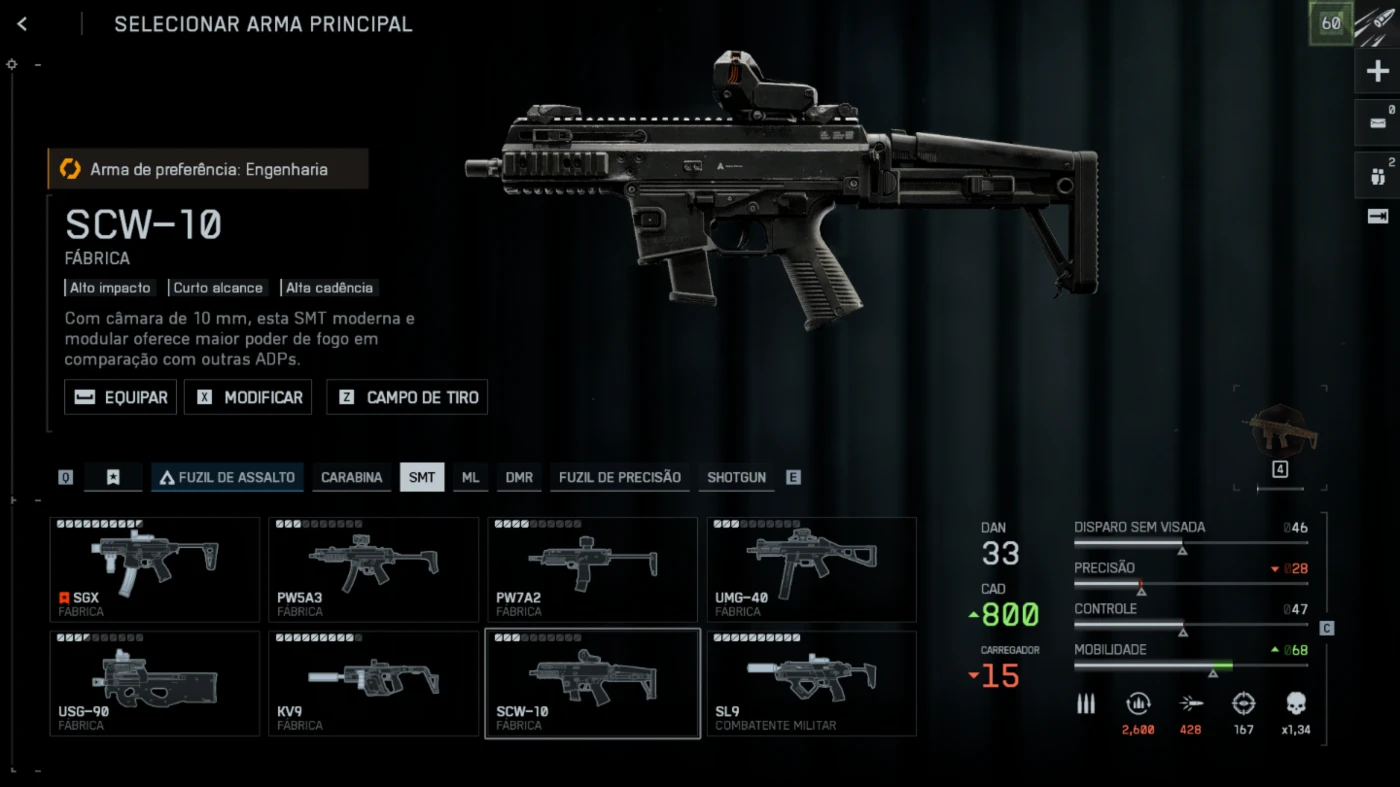Image resolution: width=1400 pixels, height=787 pixels.
Task: Choose the PW5A3 weapon tile
Action: (x=373, y=569)
